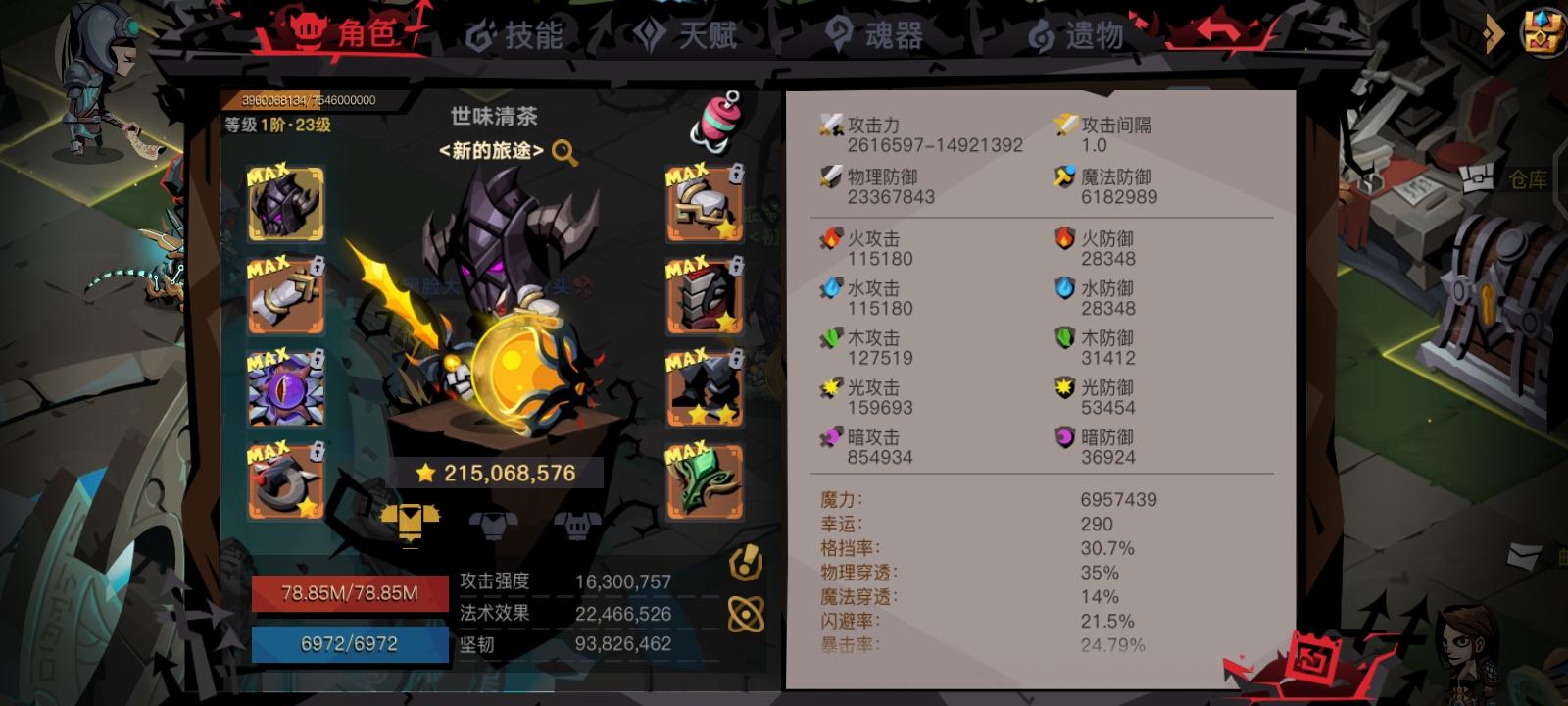
Task: Toggle the lock on the red chestplate slot
Action: point(737,268)
